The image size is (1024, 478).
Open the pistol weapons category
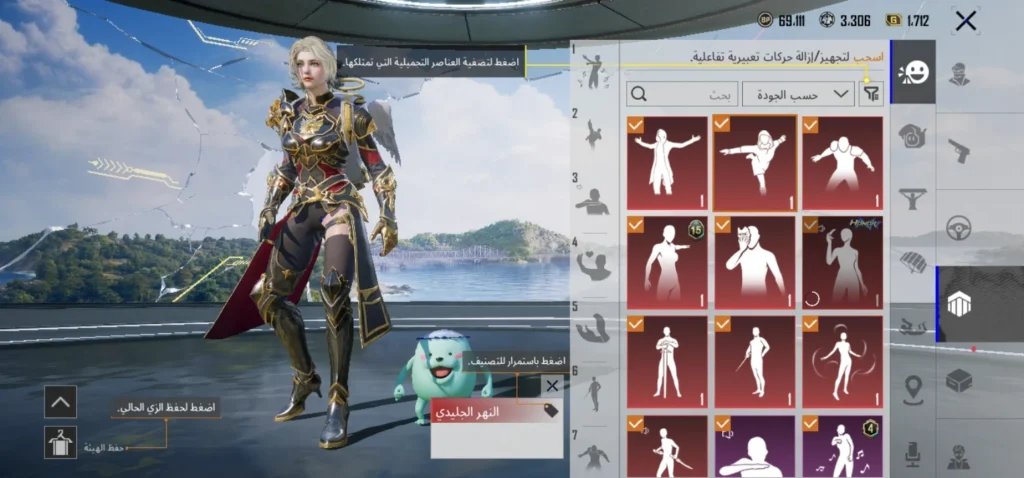tap(959, 152)
